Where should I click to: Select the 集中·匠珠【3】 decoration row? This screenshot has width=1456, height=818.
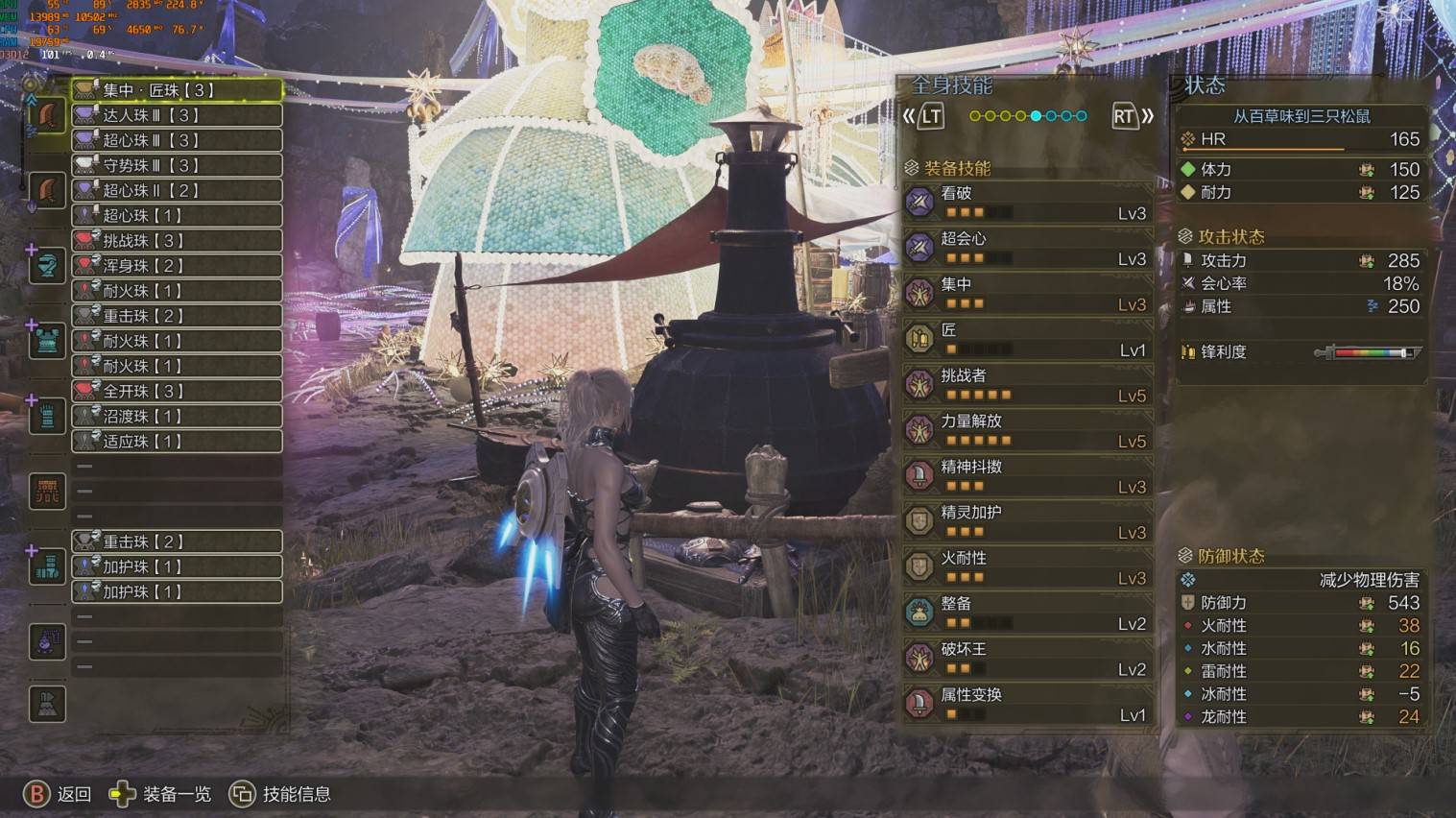point(177,90)
